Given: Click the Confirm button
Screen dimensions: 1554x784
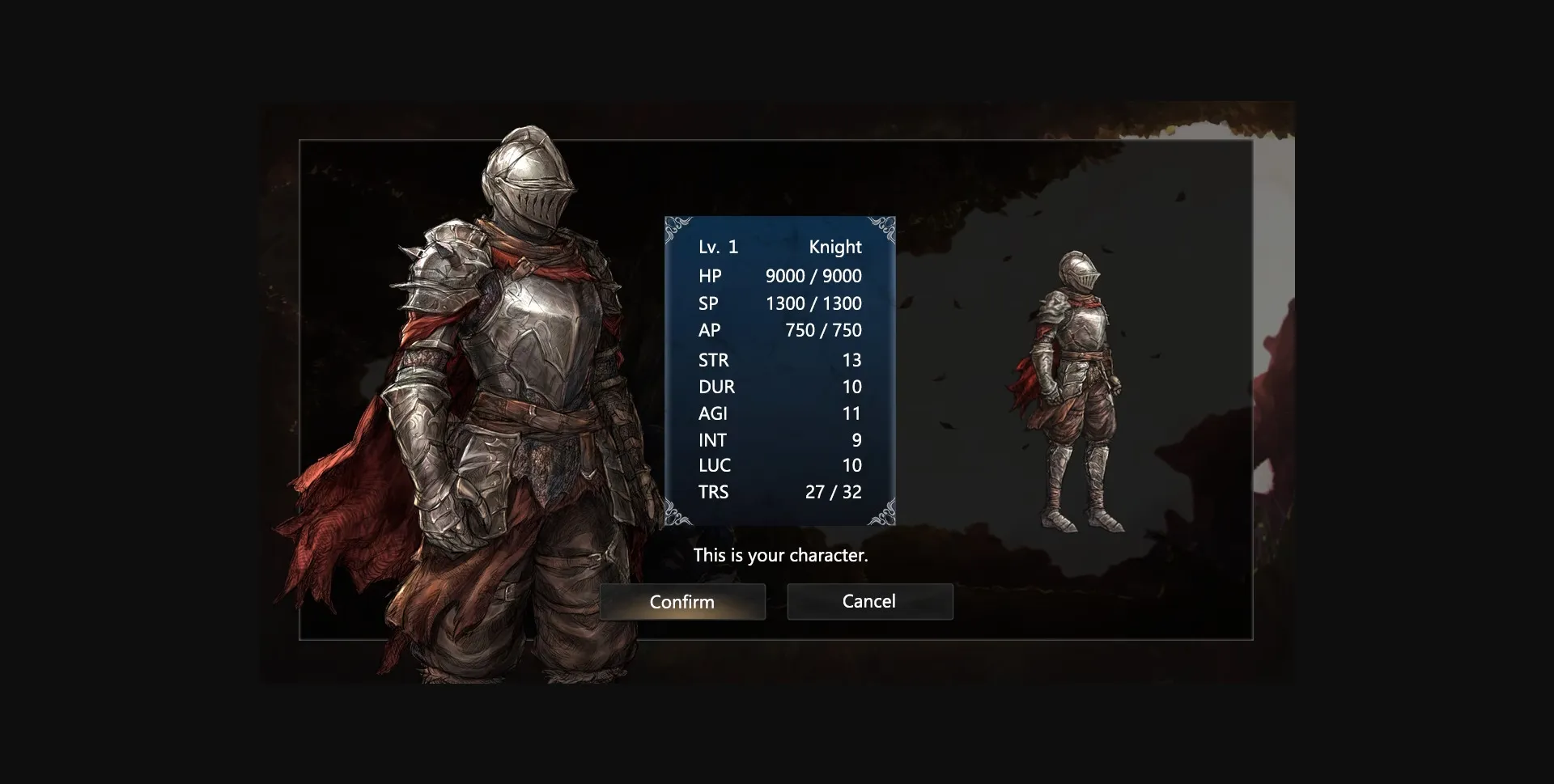Looking at the screenshot, I should coord(682,602).
